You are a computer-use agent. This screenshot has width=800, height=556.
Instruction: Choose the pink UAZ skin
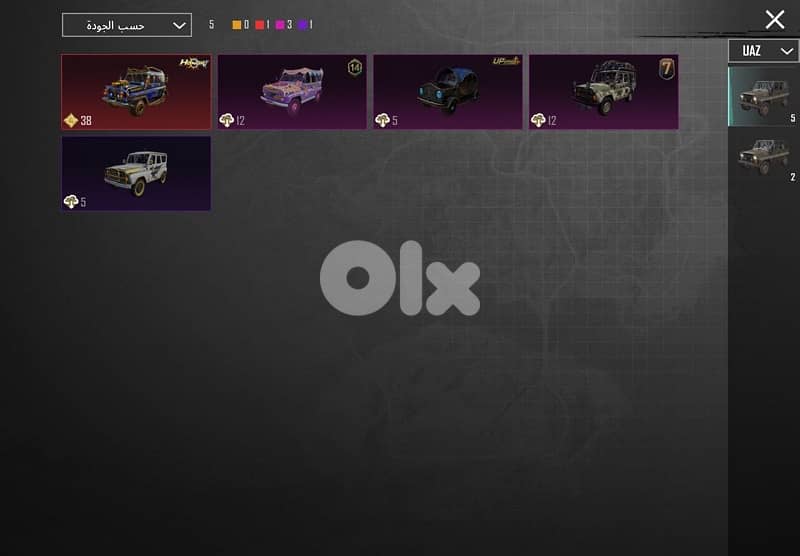pyautogui.click(x=292, y=92)
